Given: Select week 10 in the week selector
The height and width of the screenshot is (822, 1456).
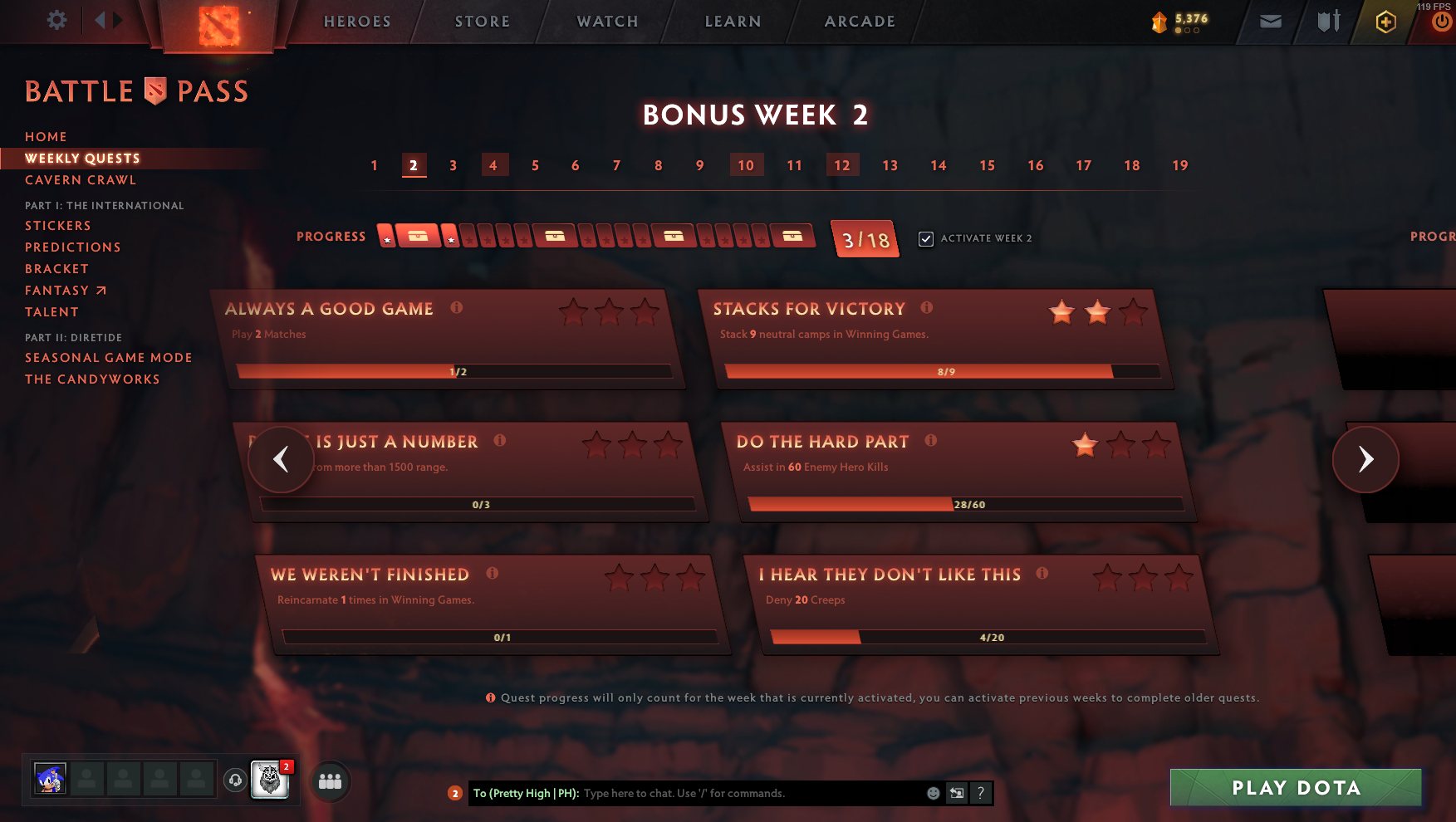Looking at the screenshot, I should click(746, 165).
